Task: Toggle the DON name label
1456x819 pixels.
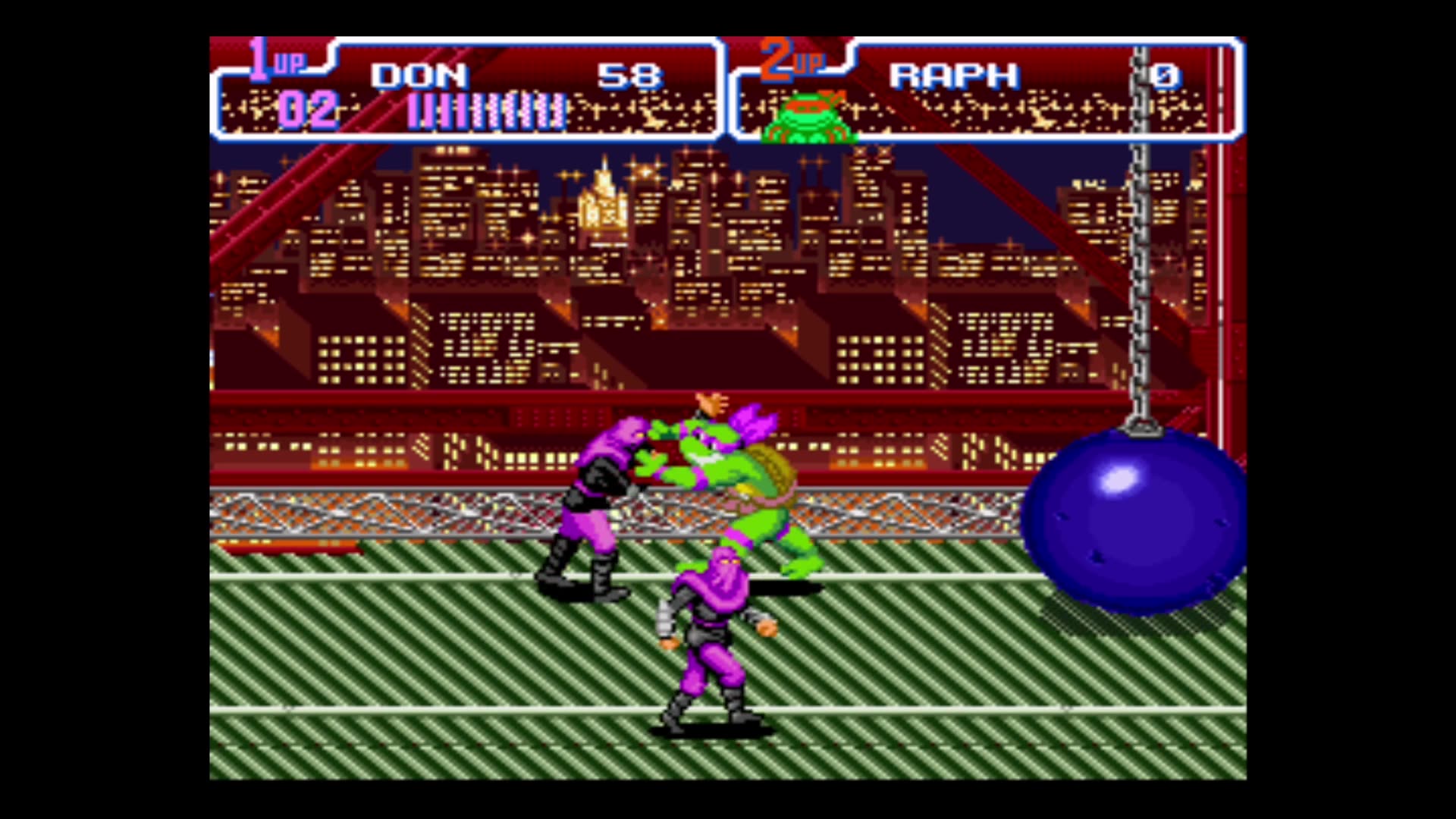Action: [x=421, y=74]
